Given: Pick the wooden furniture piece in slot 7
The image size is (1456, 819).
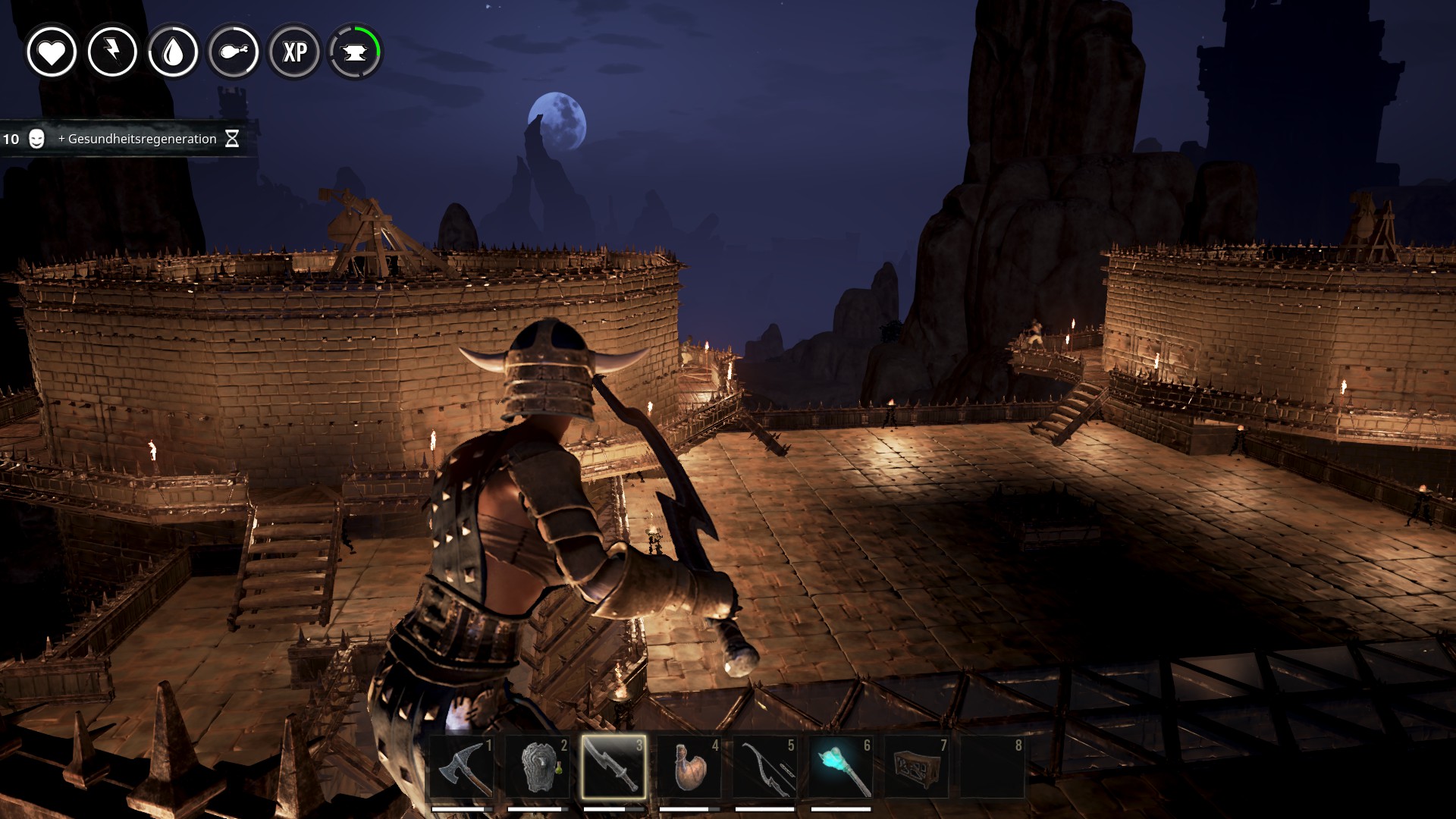Looking at the screenshot, I should click(917, 767).
